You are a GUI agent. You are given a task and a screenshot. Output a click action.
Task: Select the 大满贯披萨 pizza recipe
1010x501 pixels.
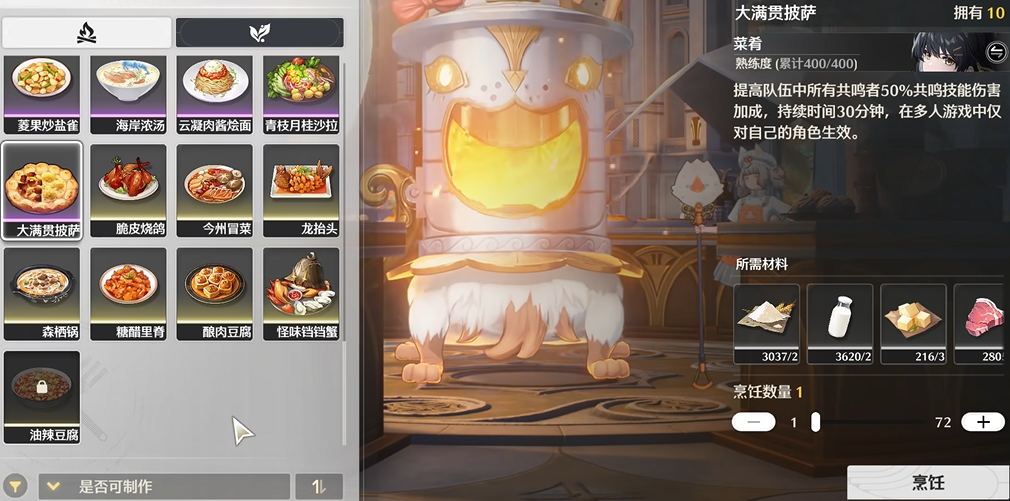point(42,189)
